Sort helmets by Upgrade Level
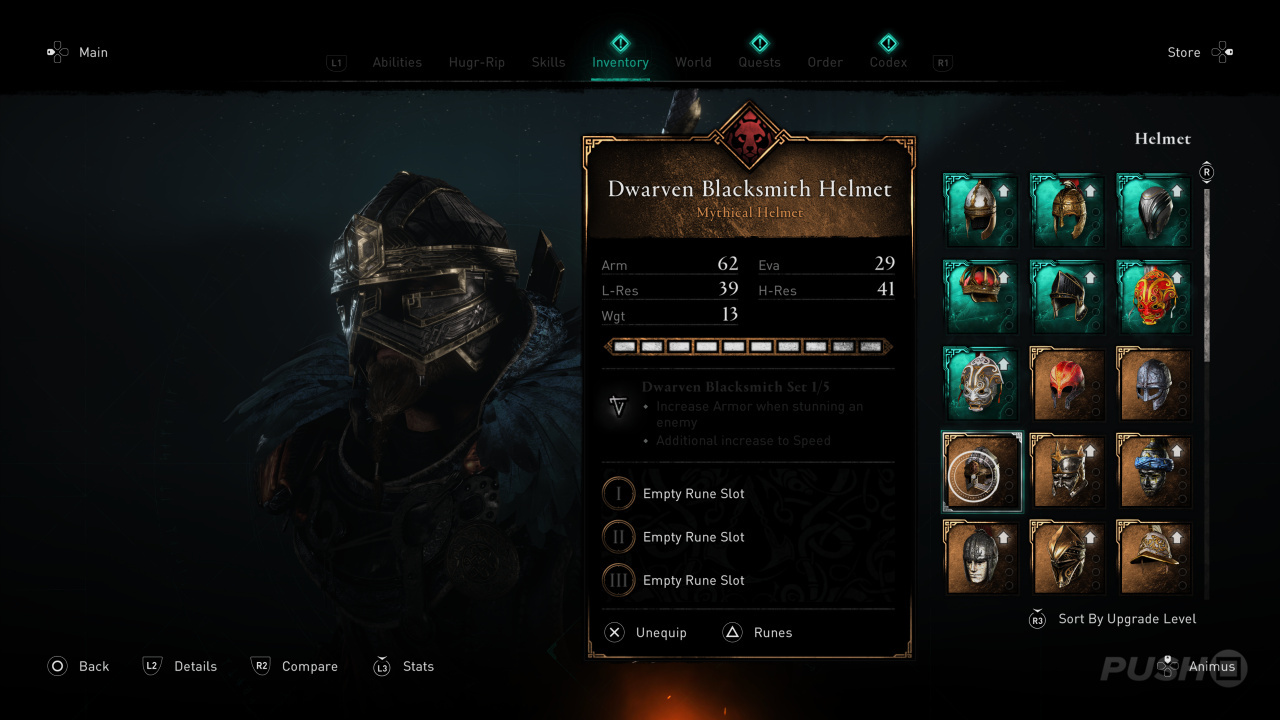This screenshot has height=720, width=1280. point(1126,619)
